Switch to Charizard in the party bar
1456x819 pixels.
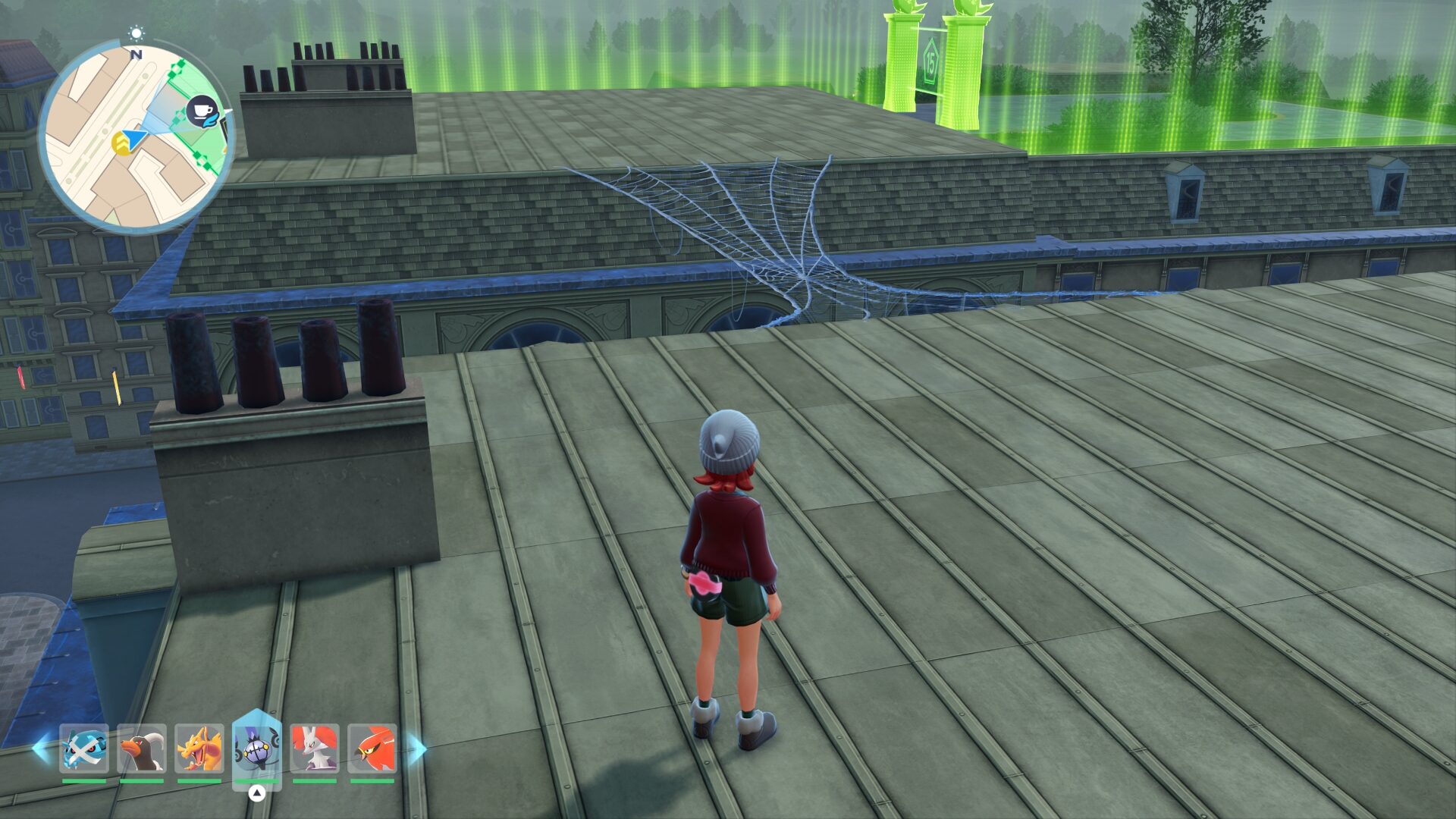(199, 748)
